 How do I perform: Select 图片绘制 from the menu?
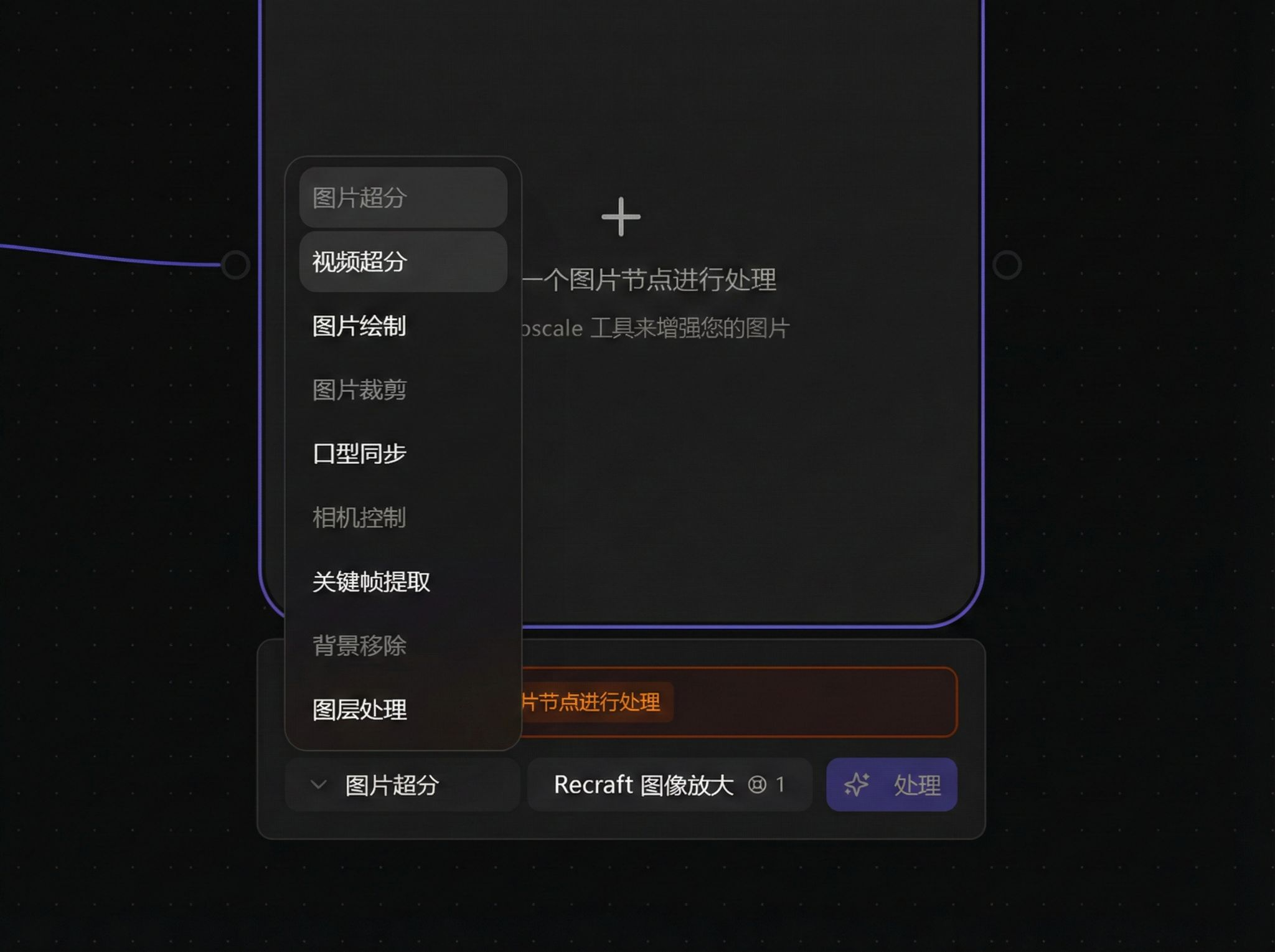(359, 327)
